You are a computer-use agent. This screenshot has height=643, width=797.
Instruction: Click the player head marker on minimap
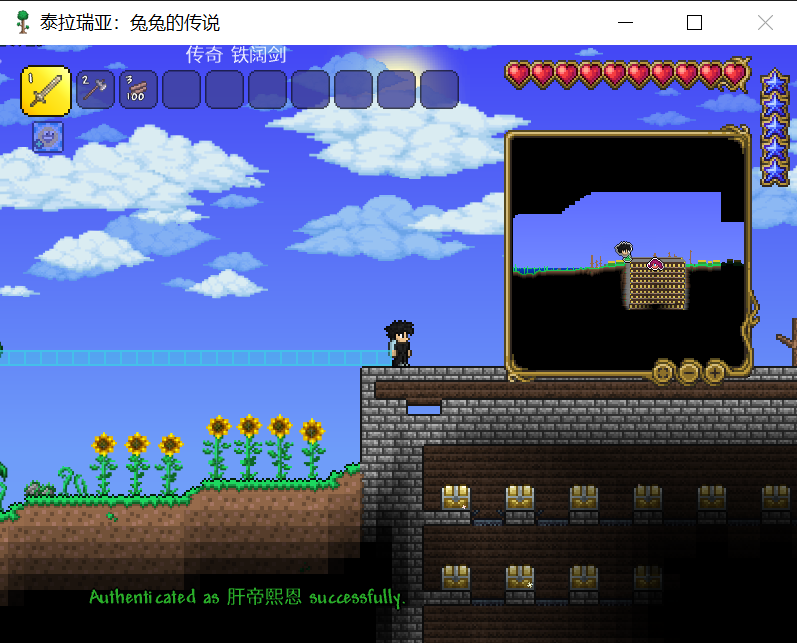624,249
